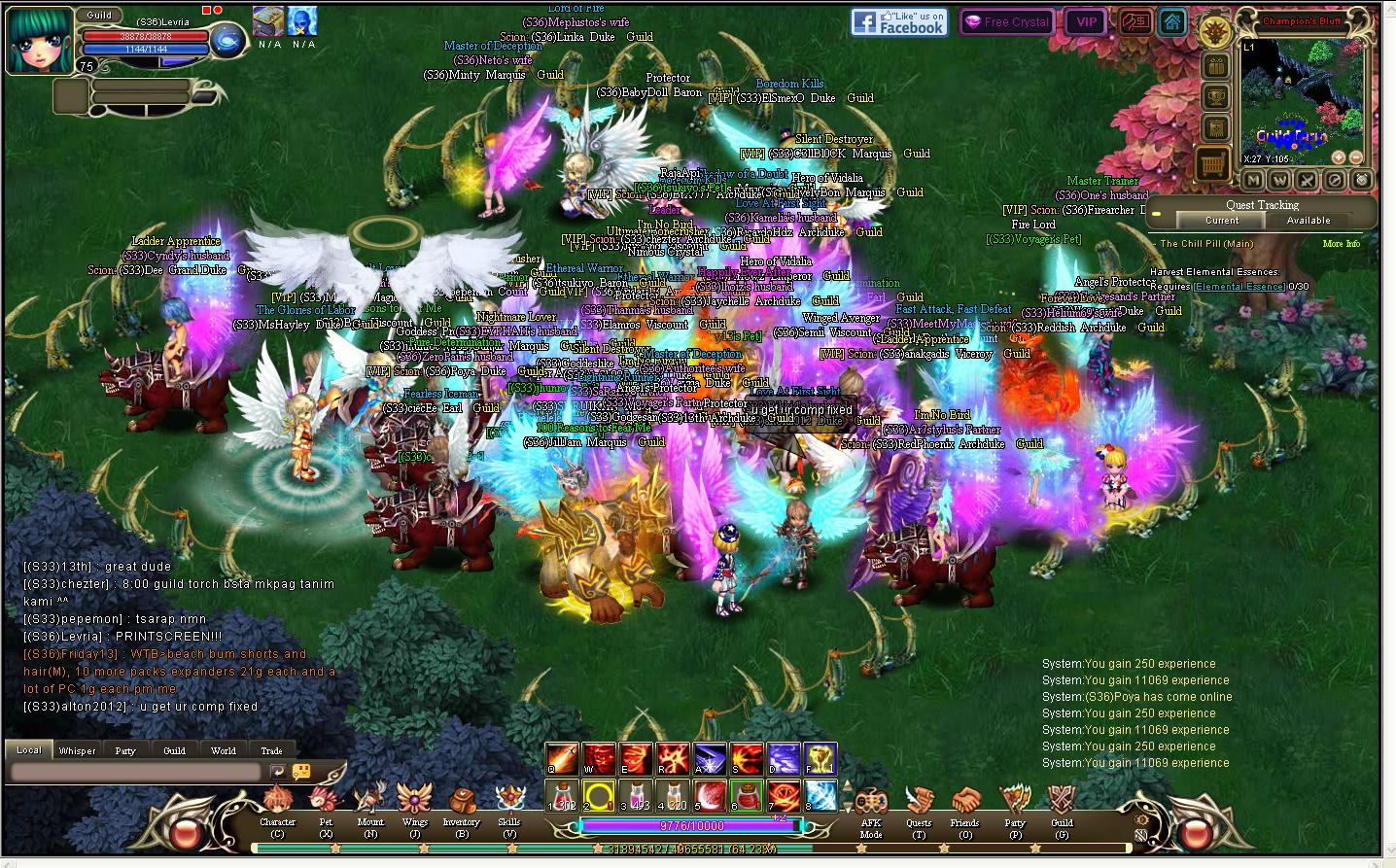Image resolution: width=1396 pixels, height=868 pixels.
Task: Click the blue home icon button
Action: (1172, 21)
